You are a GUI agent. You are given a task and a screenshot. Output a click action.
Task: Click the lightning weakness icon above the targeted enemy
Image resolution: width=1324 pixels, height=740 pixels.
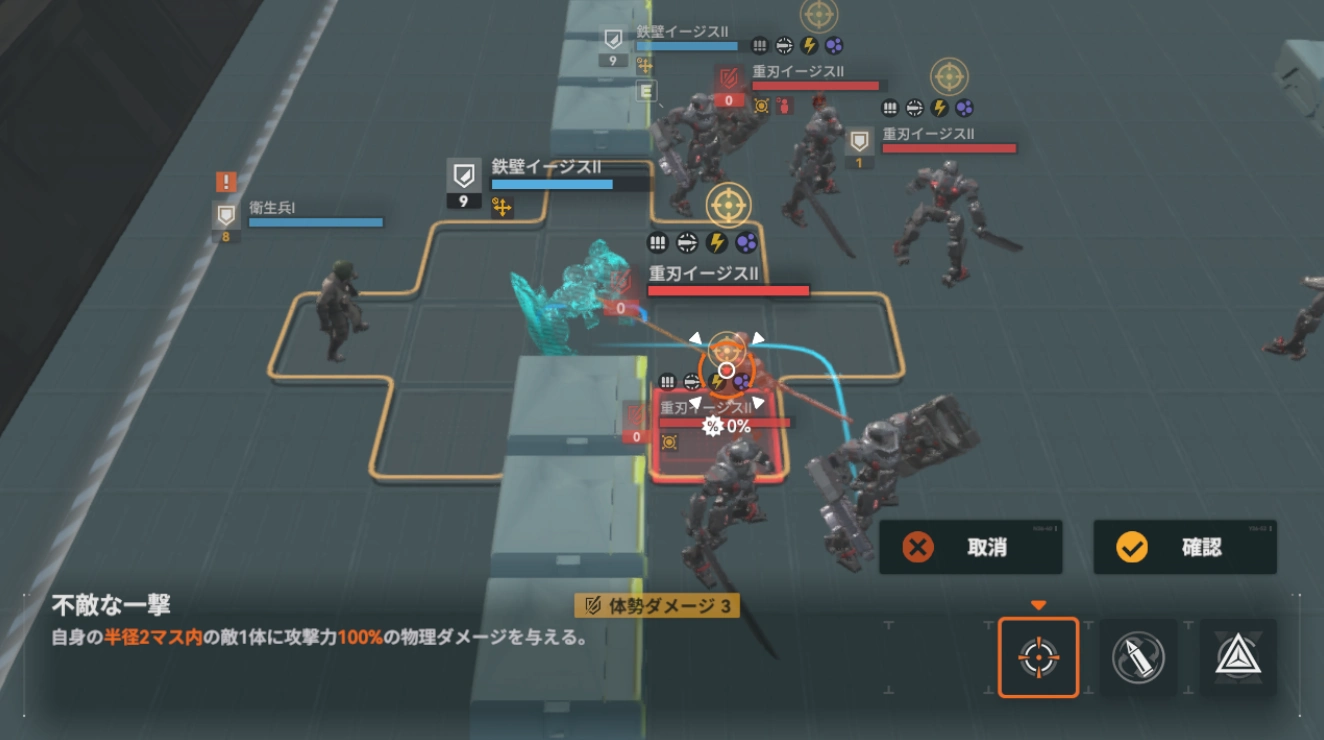point(717,382)
